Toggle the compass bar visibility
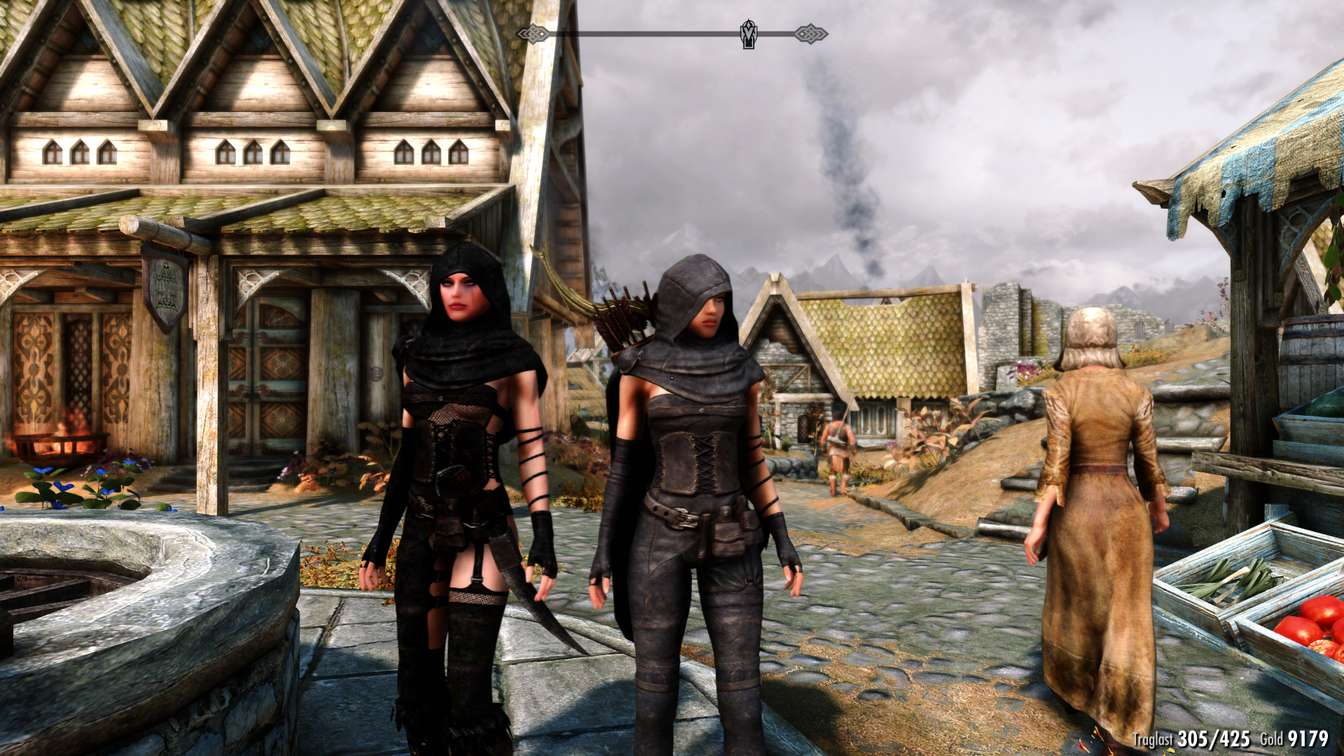Viewport: 1344px width, 756px height. pyautogui.click(x=670, y=32)
